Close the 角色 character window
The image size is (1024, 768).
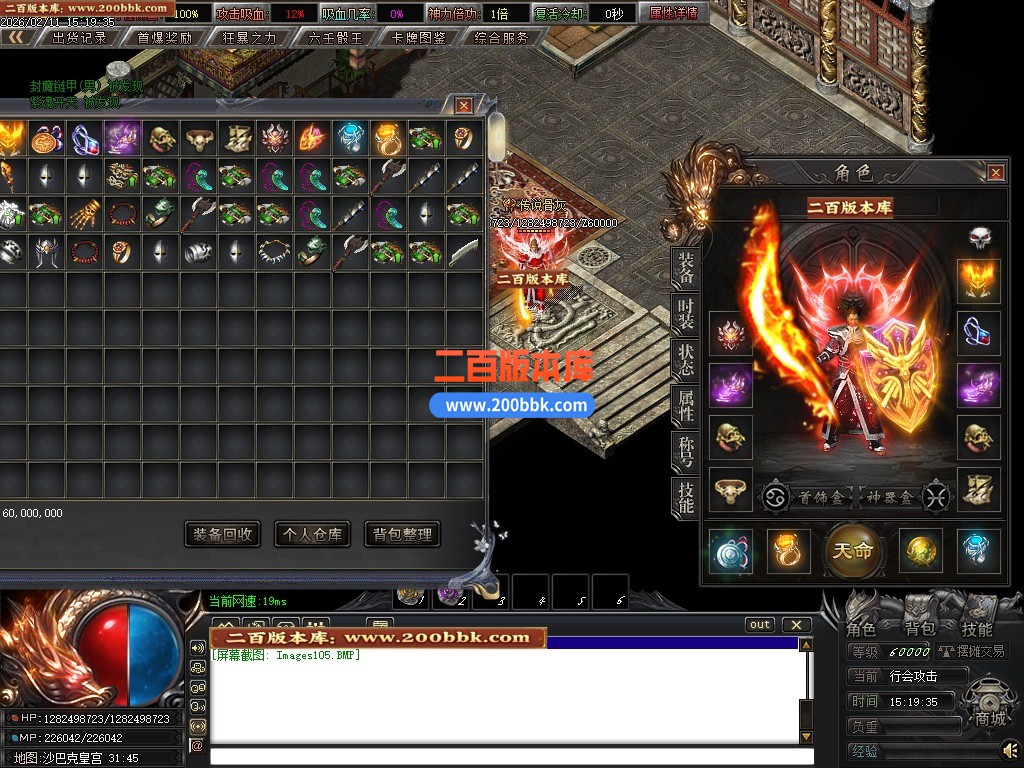coord(996,173)
